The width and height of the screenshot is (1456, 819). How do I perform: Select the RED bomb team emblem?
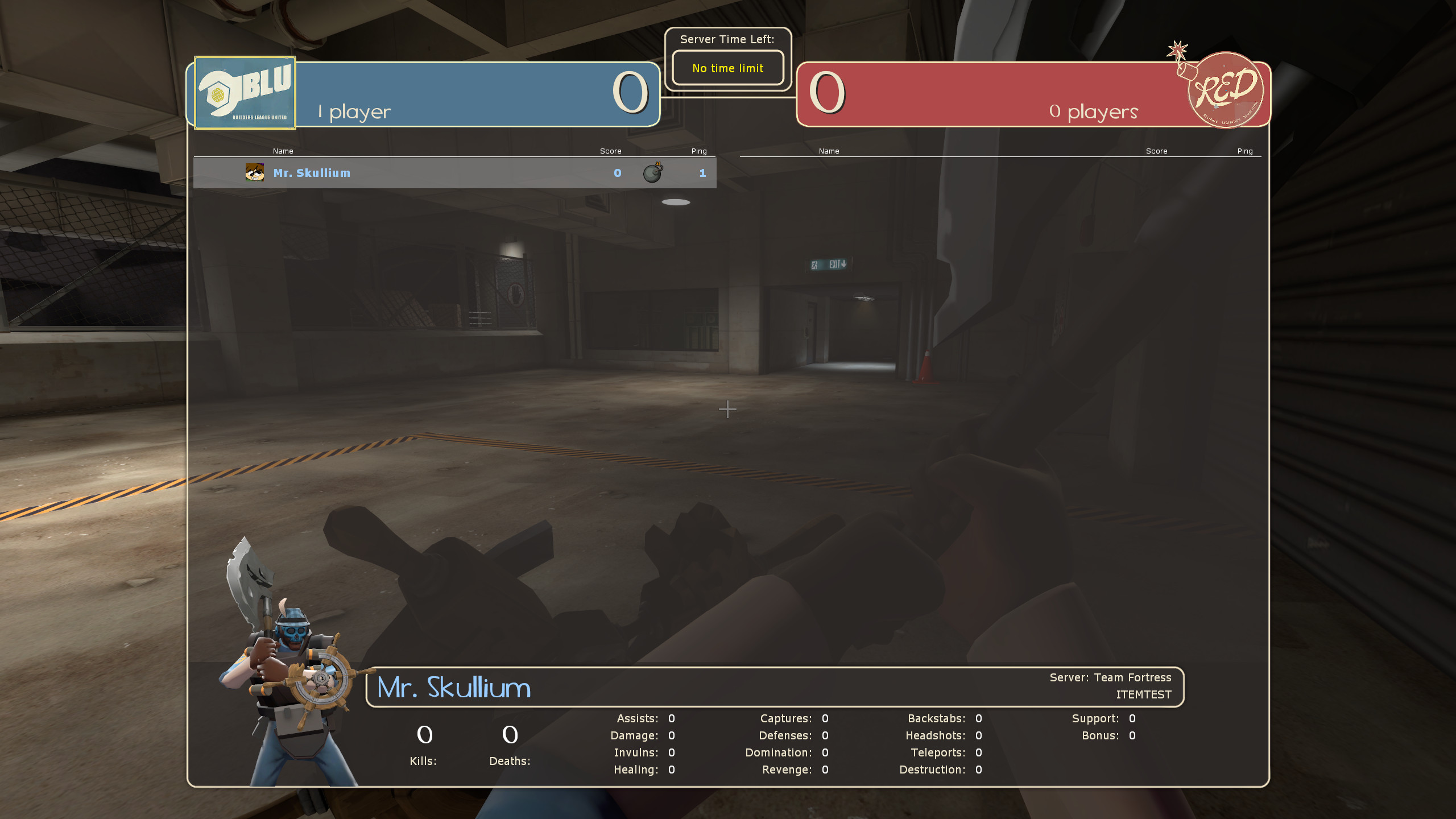[1226, 92]
